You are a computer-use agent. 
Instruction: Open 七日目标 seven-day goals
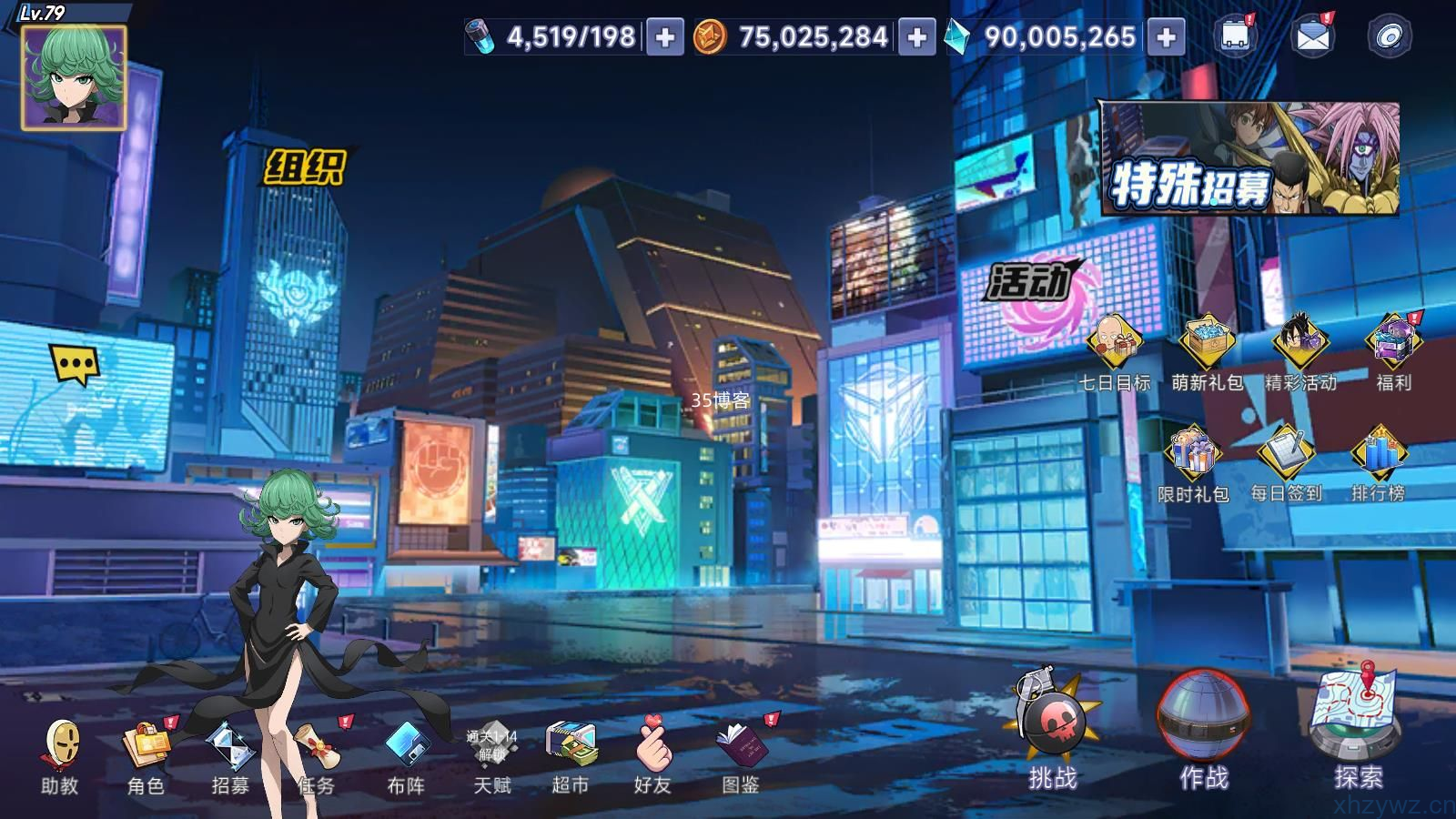1115,350
